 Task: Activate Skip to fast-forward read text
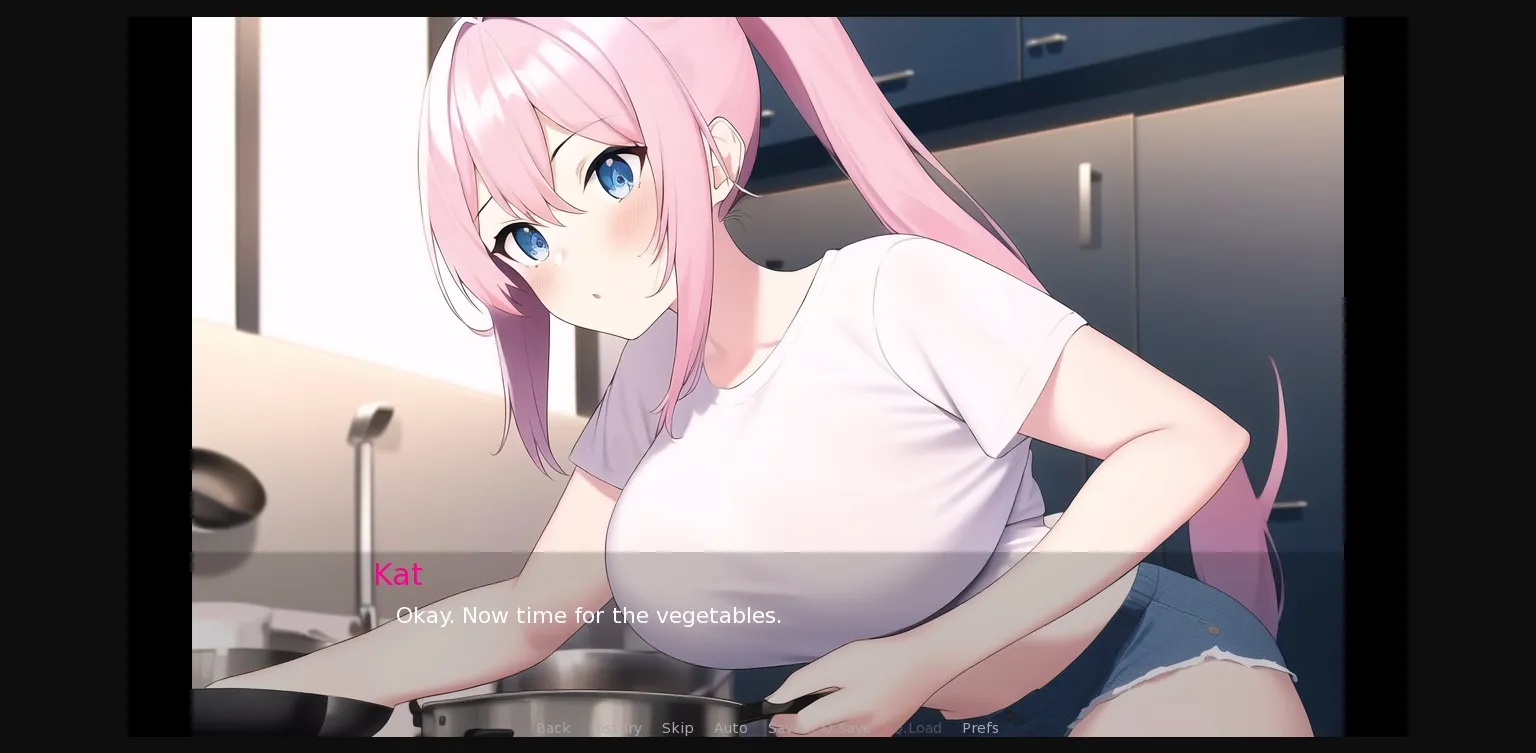click(x=678, y=728)
